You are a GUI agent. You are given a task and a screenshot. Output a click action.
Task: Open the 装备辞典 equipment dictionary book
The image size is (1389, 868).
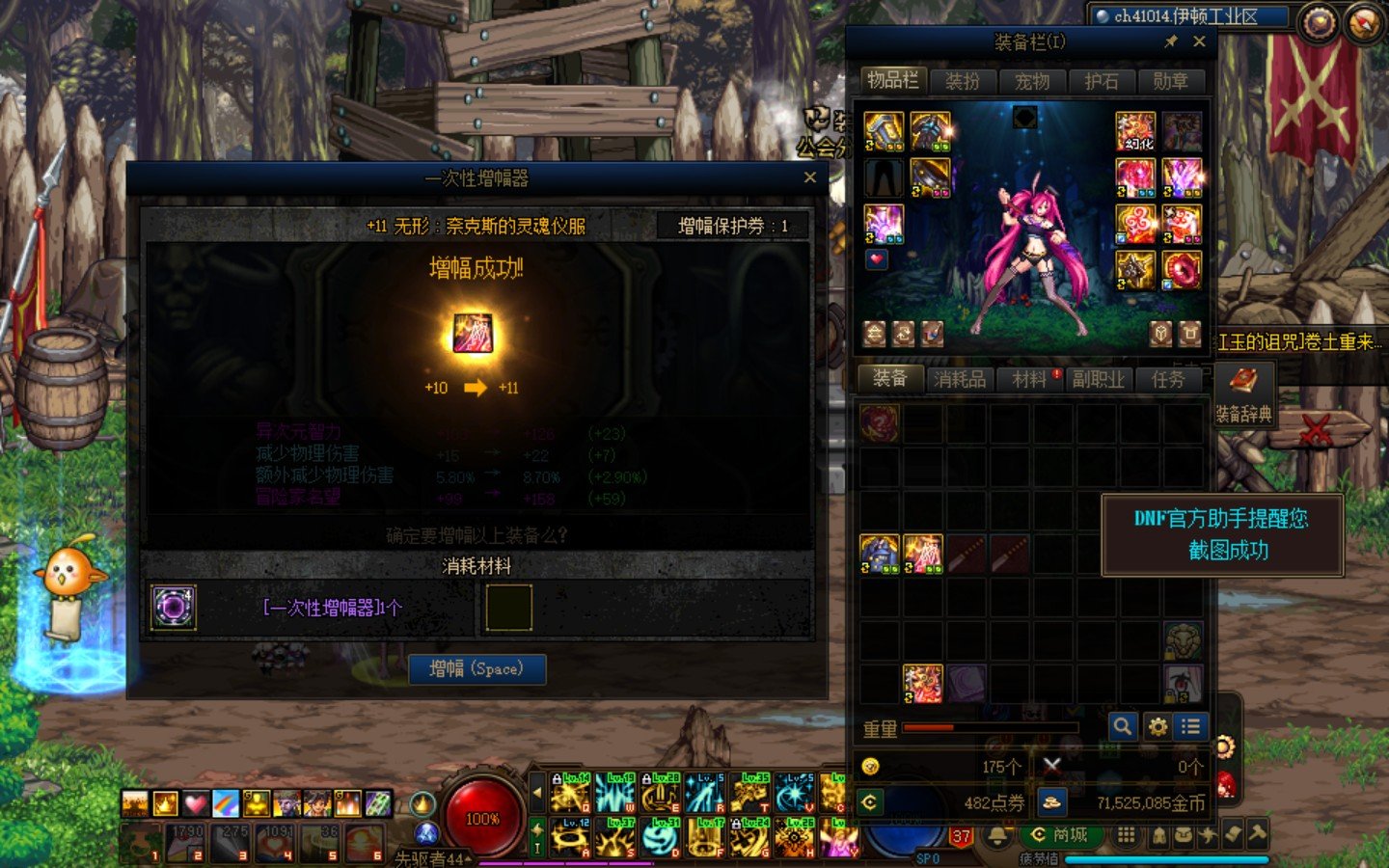[x=1243, y=393]
